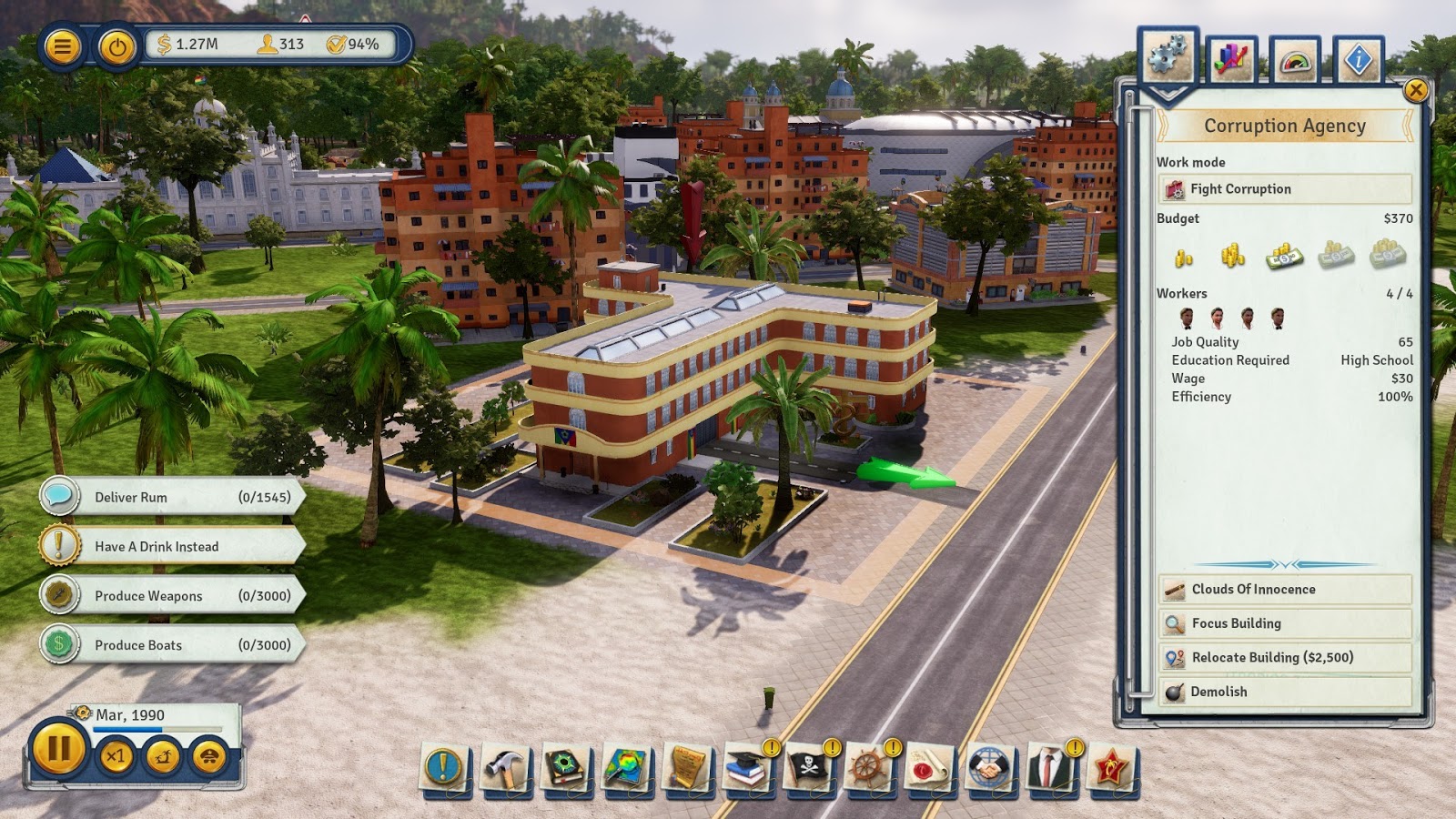
Task: Raise the budget to the highest coin level
Action: [x=1387, y=258]
